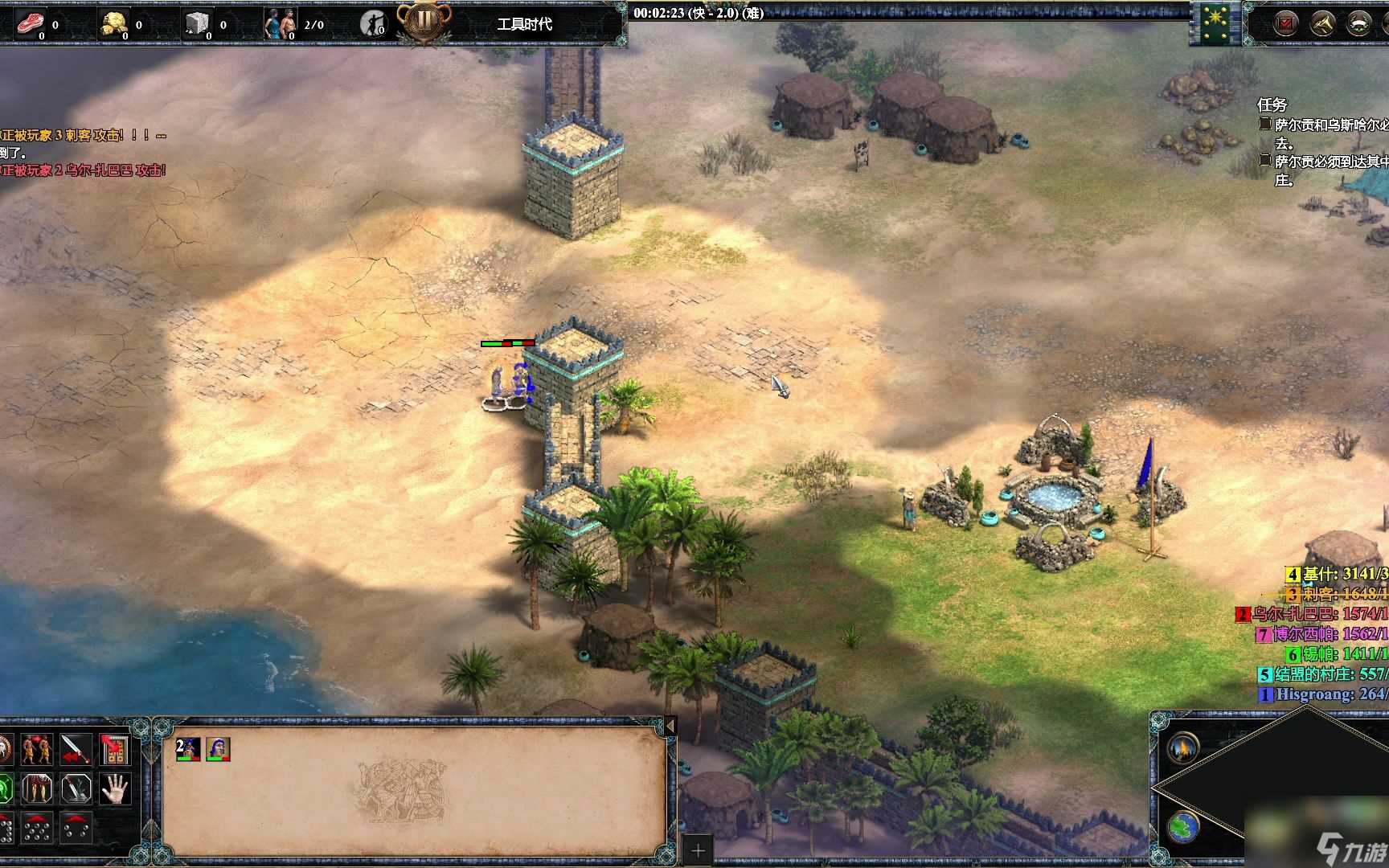Select the Garrison command icon
The image size is (1389, 868).
tap(117, 749)
